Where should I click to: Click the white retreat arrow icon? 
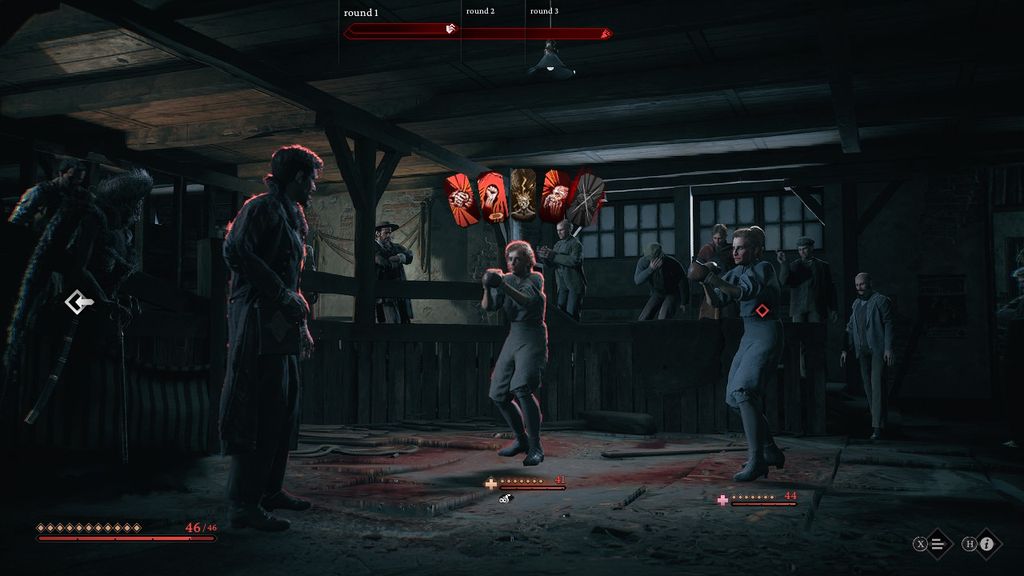pos(77,301)
